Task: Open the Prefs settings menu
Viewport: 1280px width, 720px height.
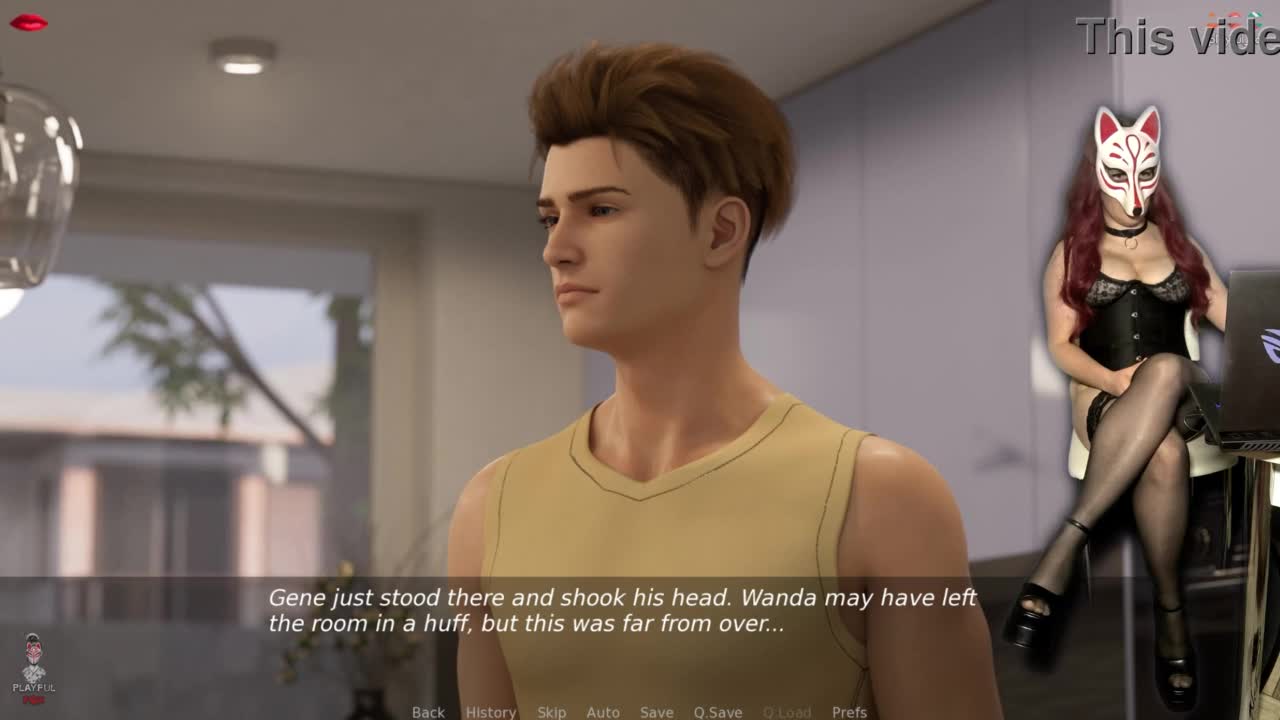Action: pyautogui.click(x=849, y=712)
